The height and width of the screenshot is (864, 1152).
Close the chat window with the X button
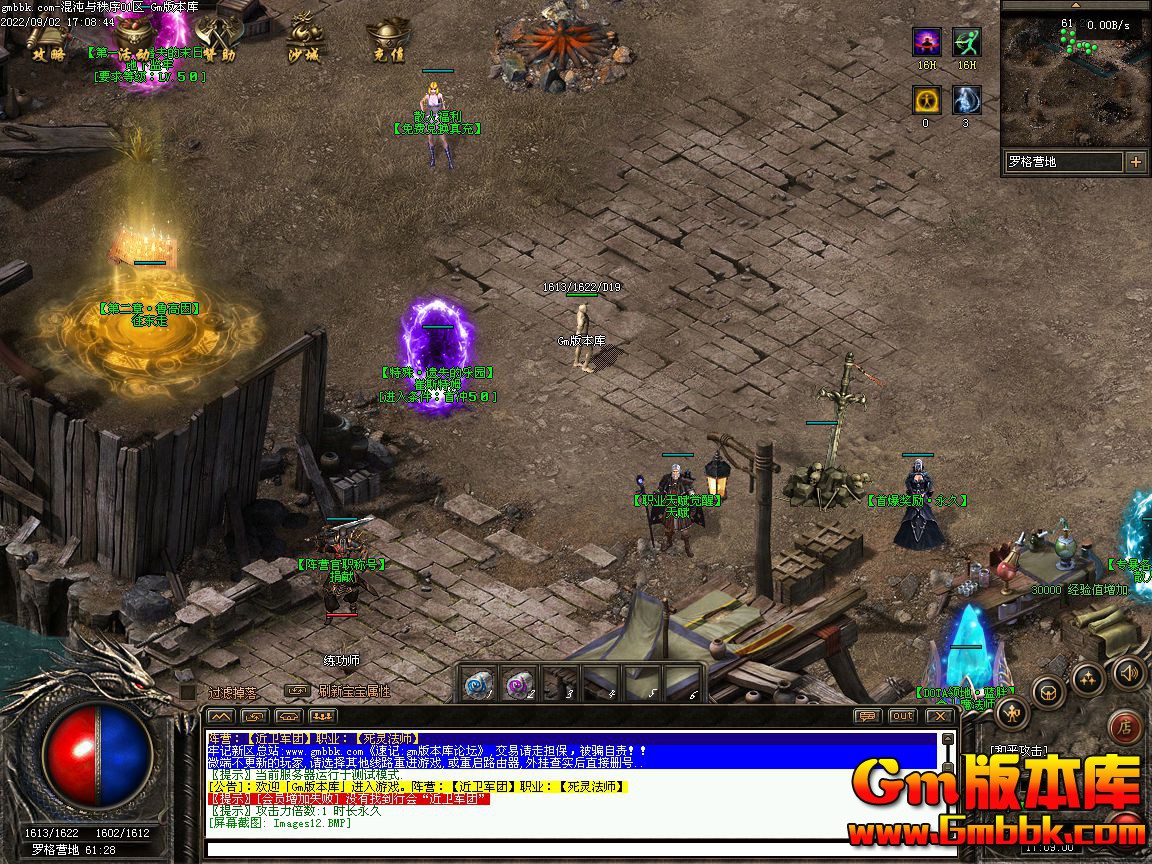click(x=939, y=716)
